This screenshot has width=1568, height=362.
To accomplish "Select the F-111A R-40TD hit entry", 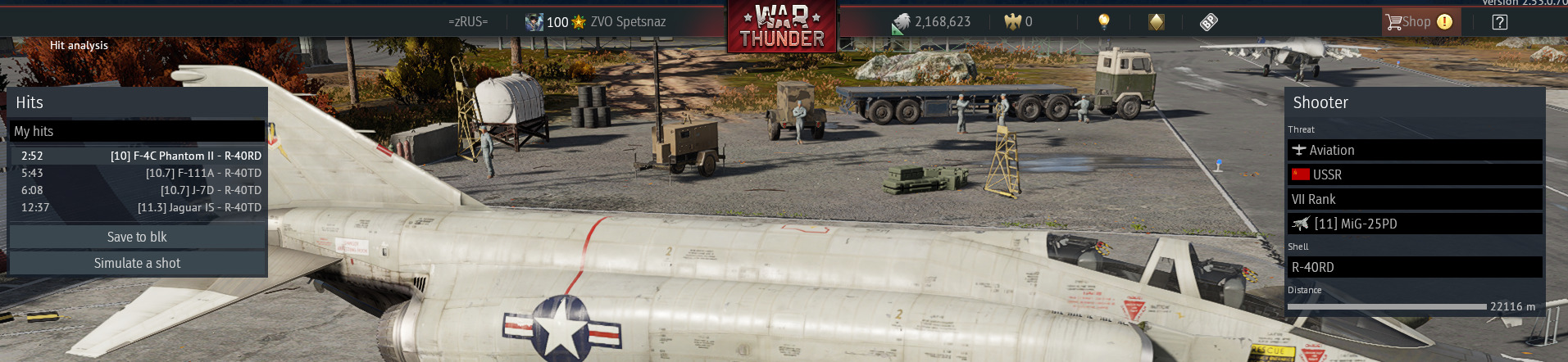I will coord(138,173).
